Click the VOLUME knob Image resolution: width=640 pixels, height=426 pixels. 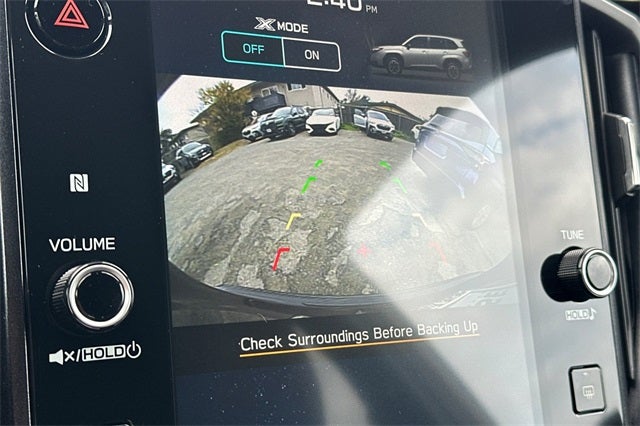[94, 295]
